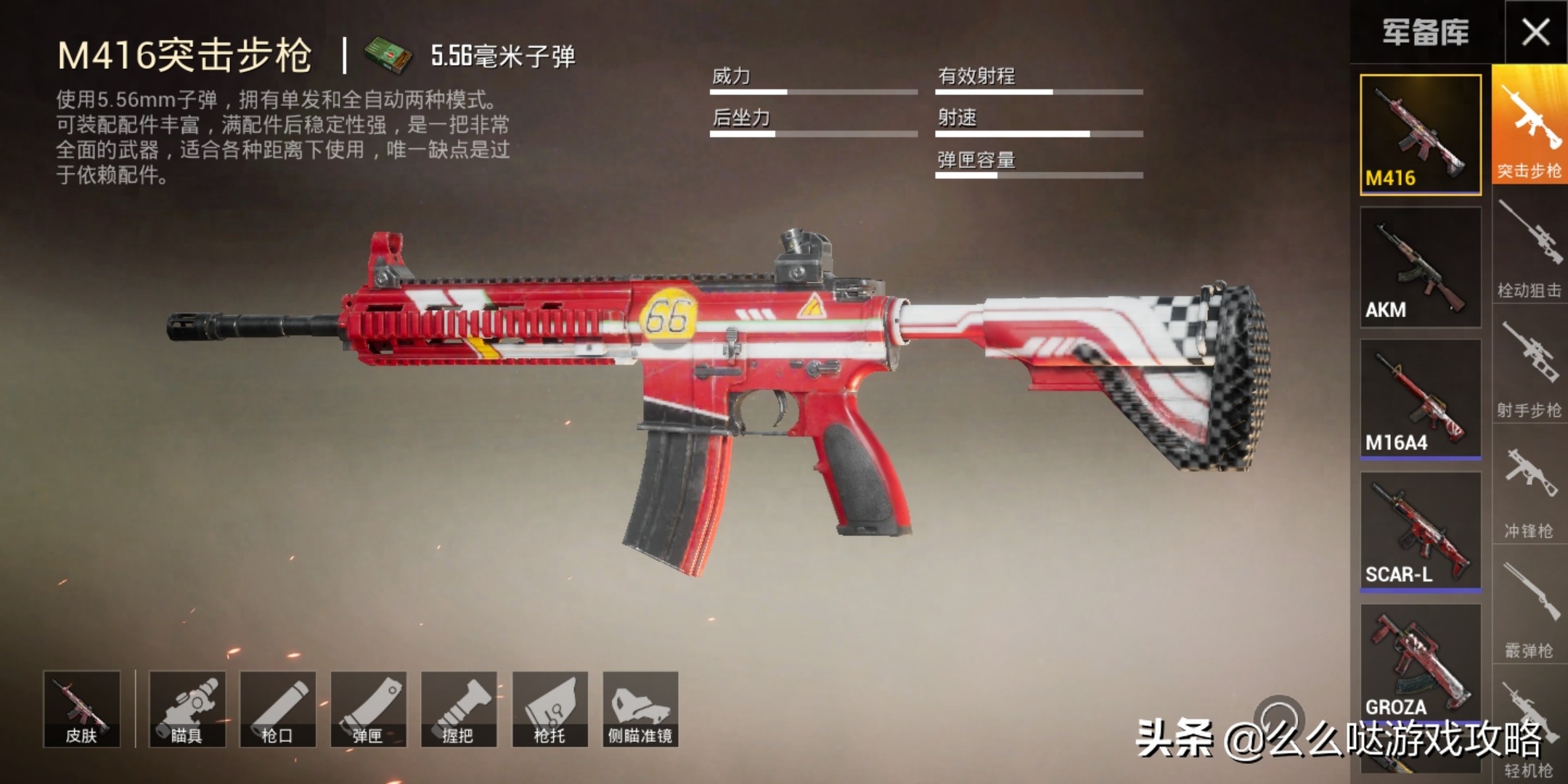Close the armory screen
The width and height of the screenshot is (1568, 784).
click(x=1535, y=32)
